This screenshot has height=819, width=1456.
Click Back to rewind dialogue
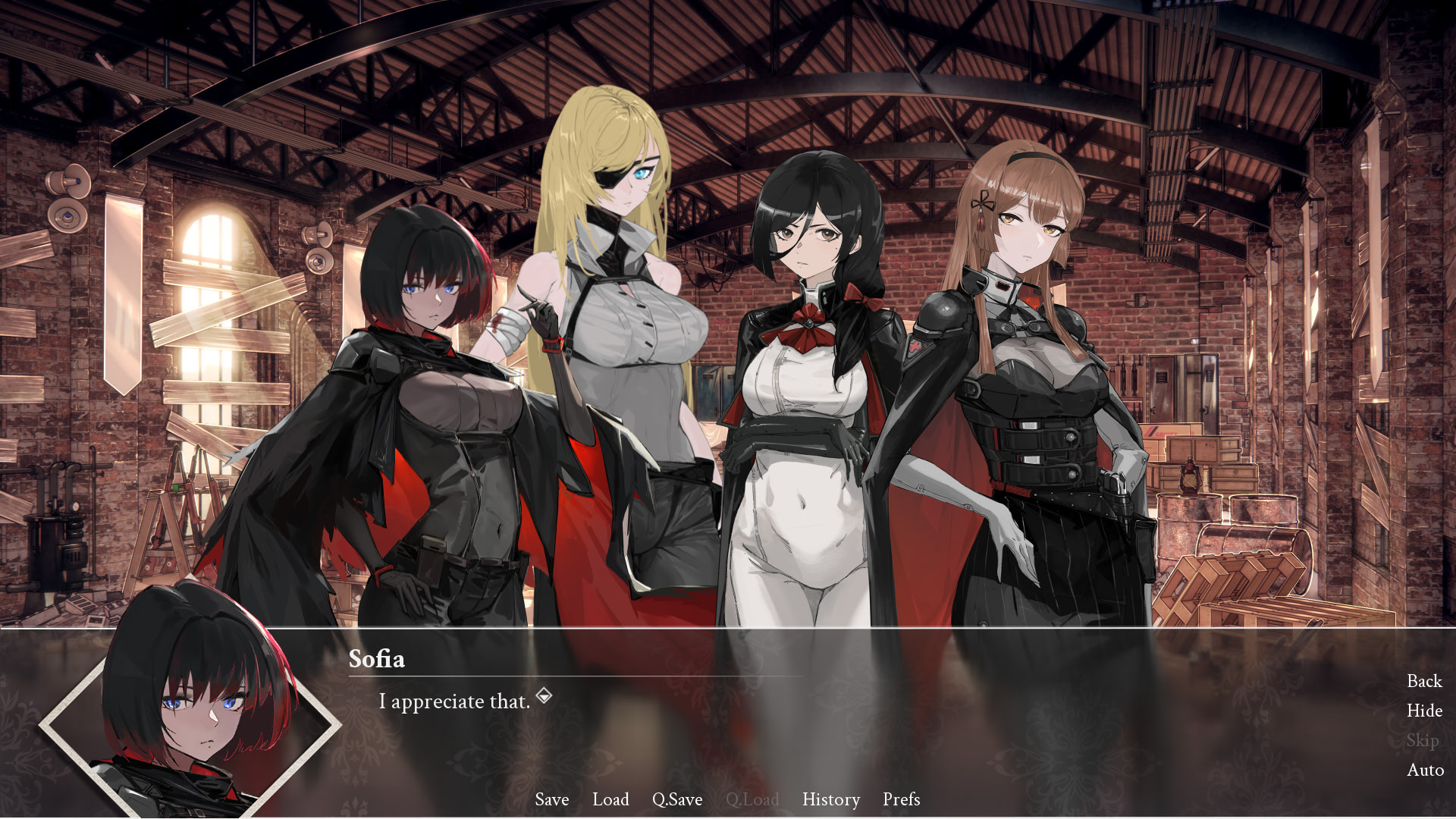click(x=1423, y=681)
